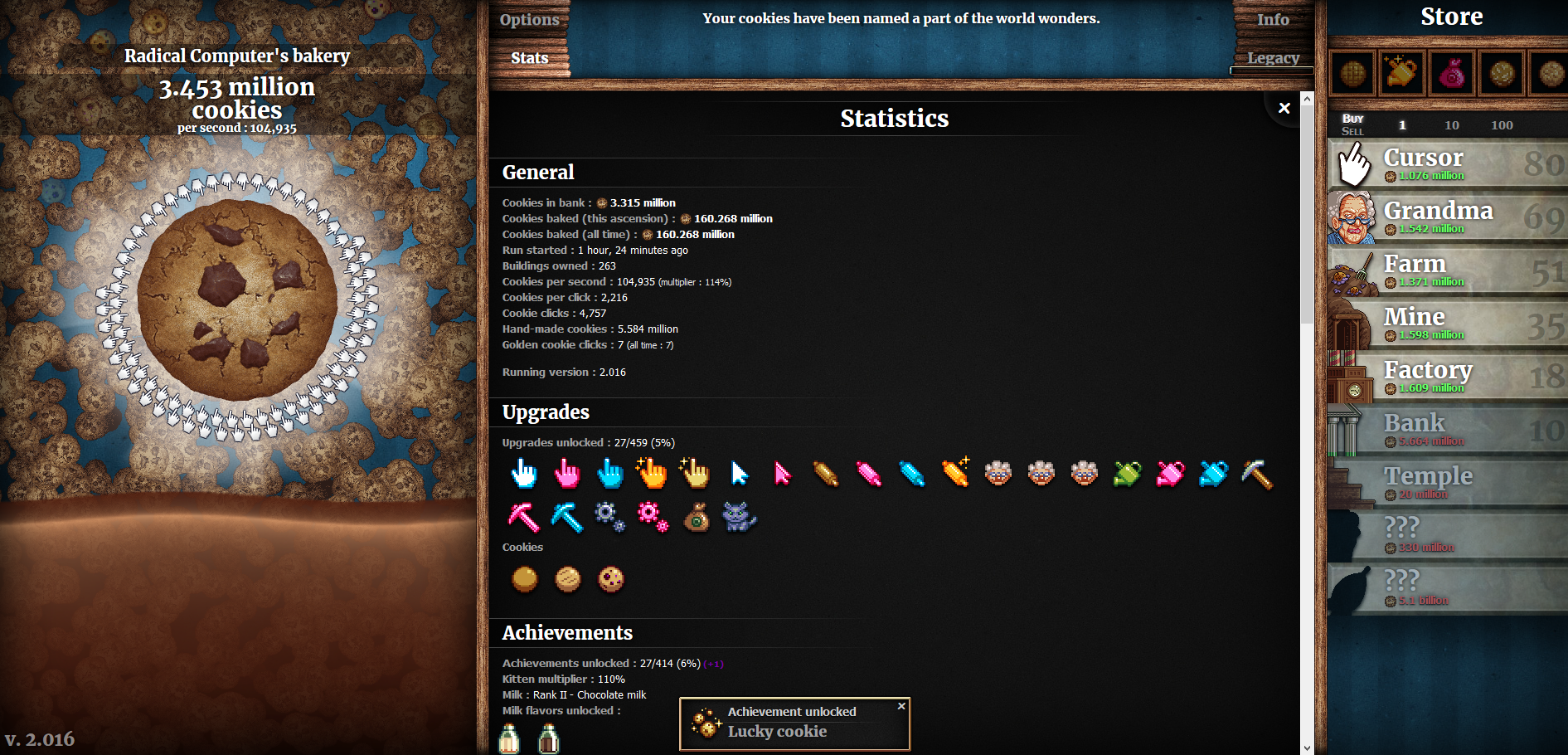The image size is (1568, 755).
Task: Set buy amount to 10
Action: pos(1451,125)
